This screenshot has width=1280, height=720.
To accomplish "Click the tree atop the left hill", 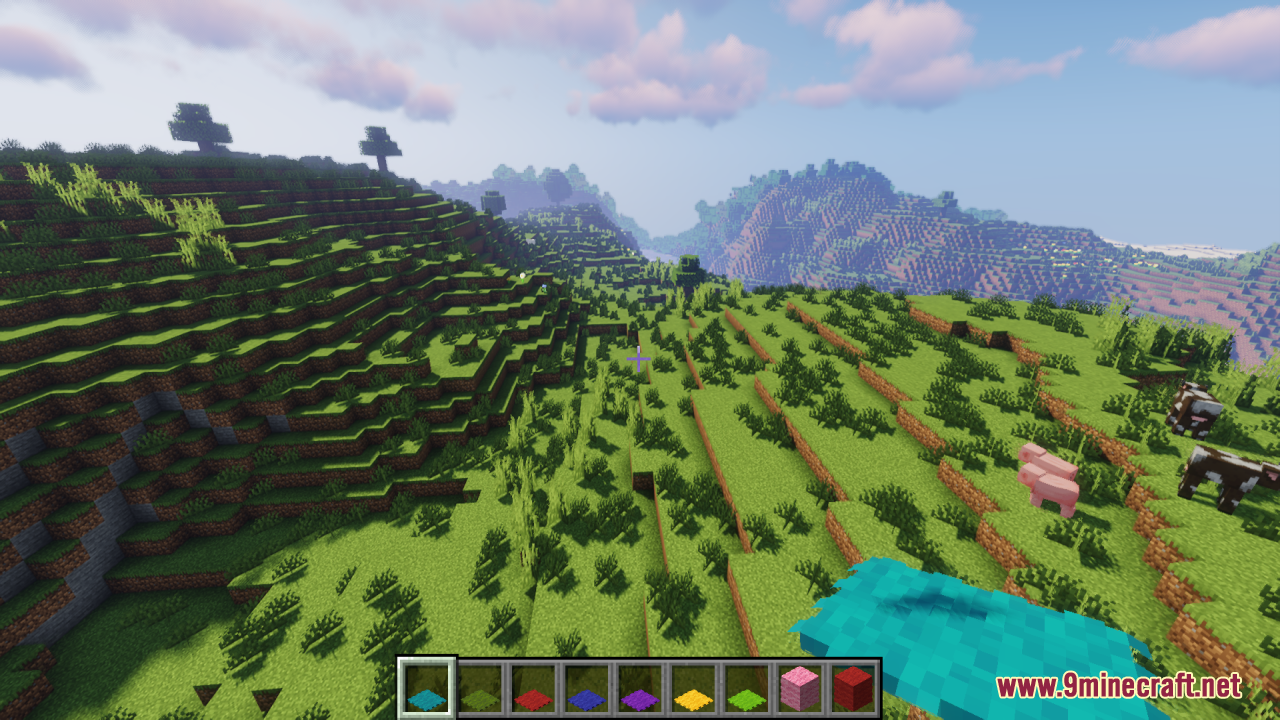I will coord(200,125).
